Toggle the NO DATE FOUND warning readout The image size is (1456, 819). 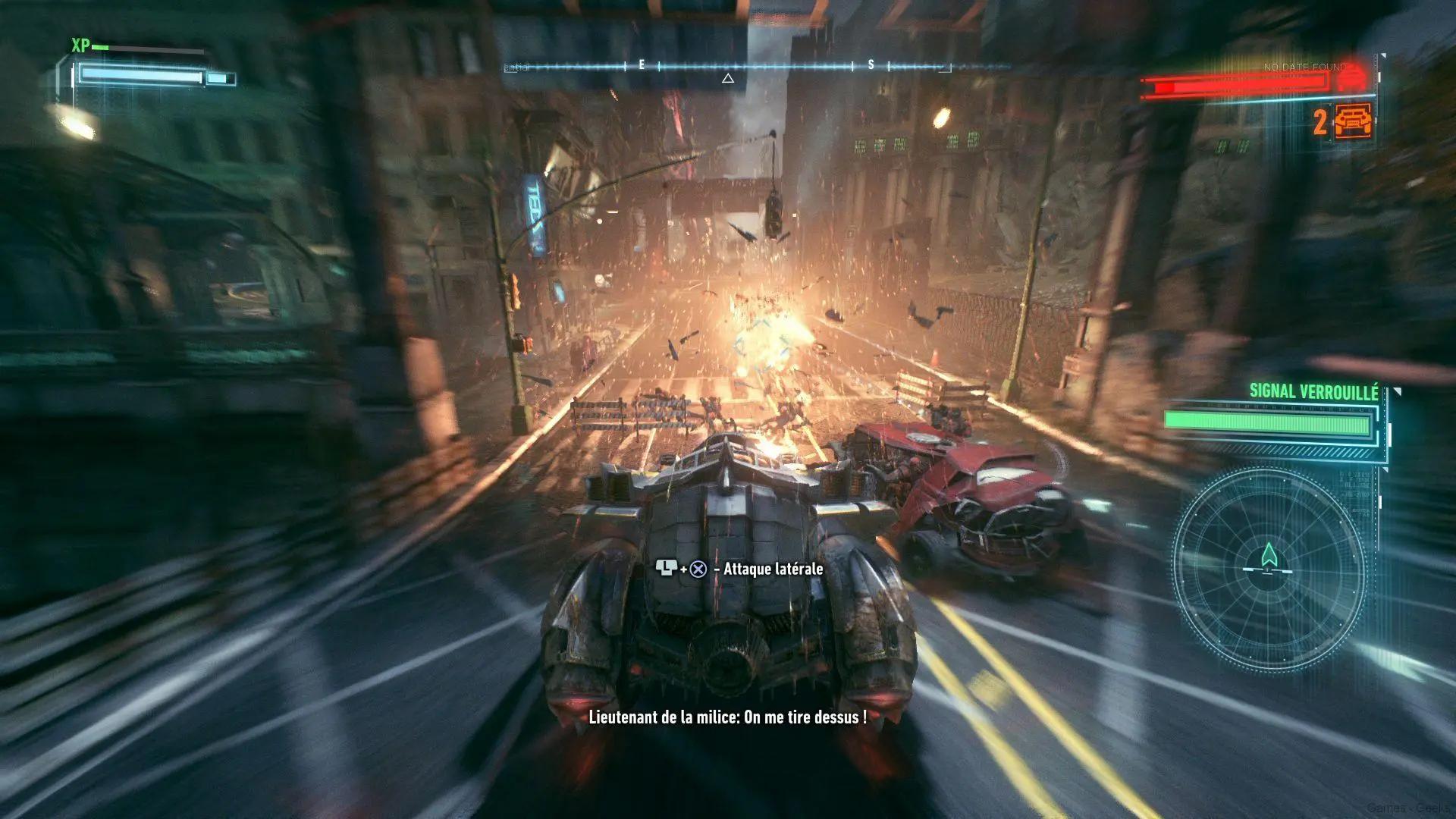[x=1298, y=67]
